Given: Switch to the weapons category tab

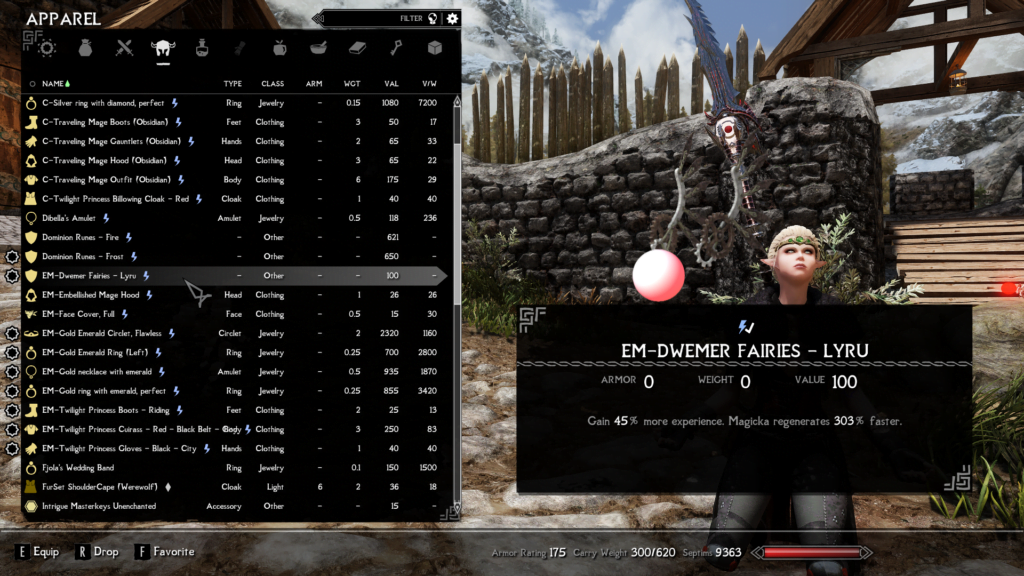Looking at the screenshot, I should (x=124, y=47).
